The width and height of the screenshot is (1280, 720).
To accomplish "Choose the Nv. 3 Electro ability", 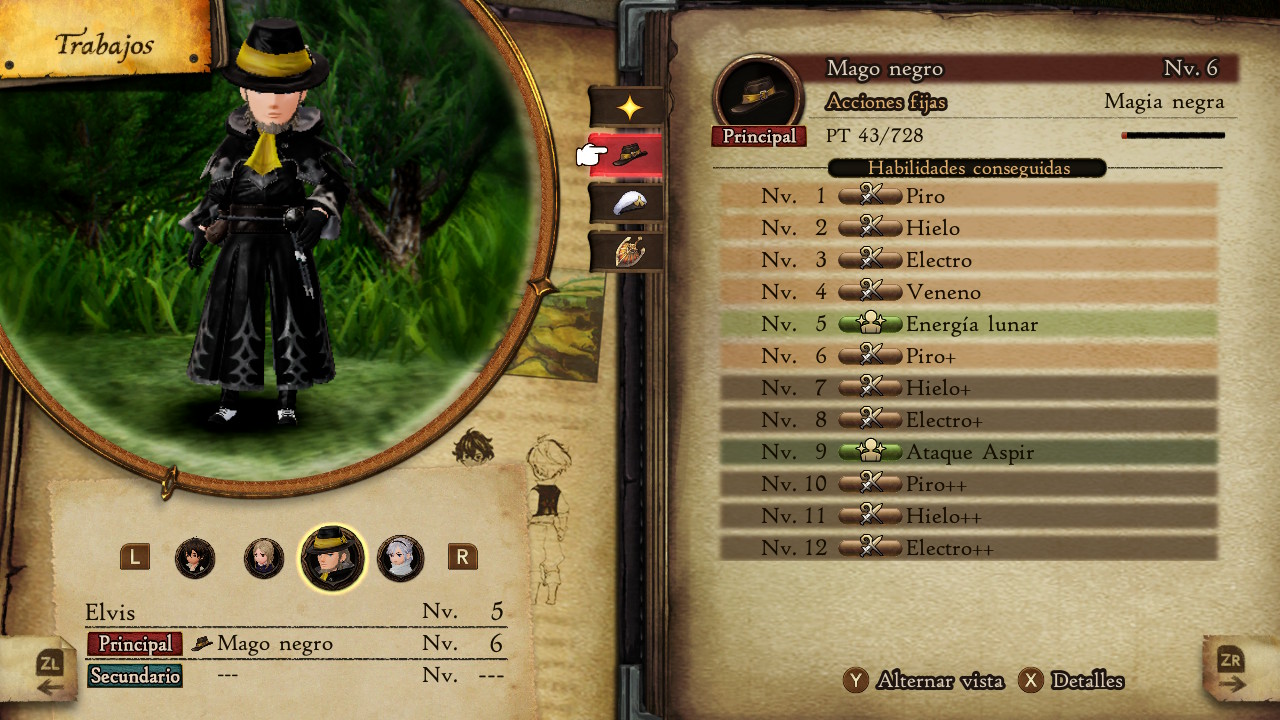I will (968, 260).
